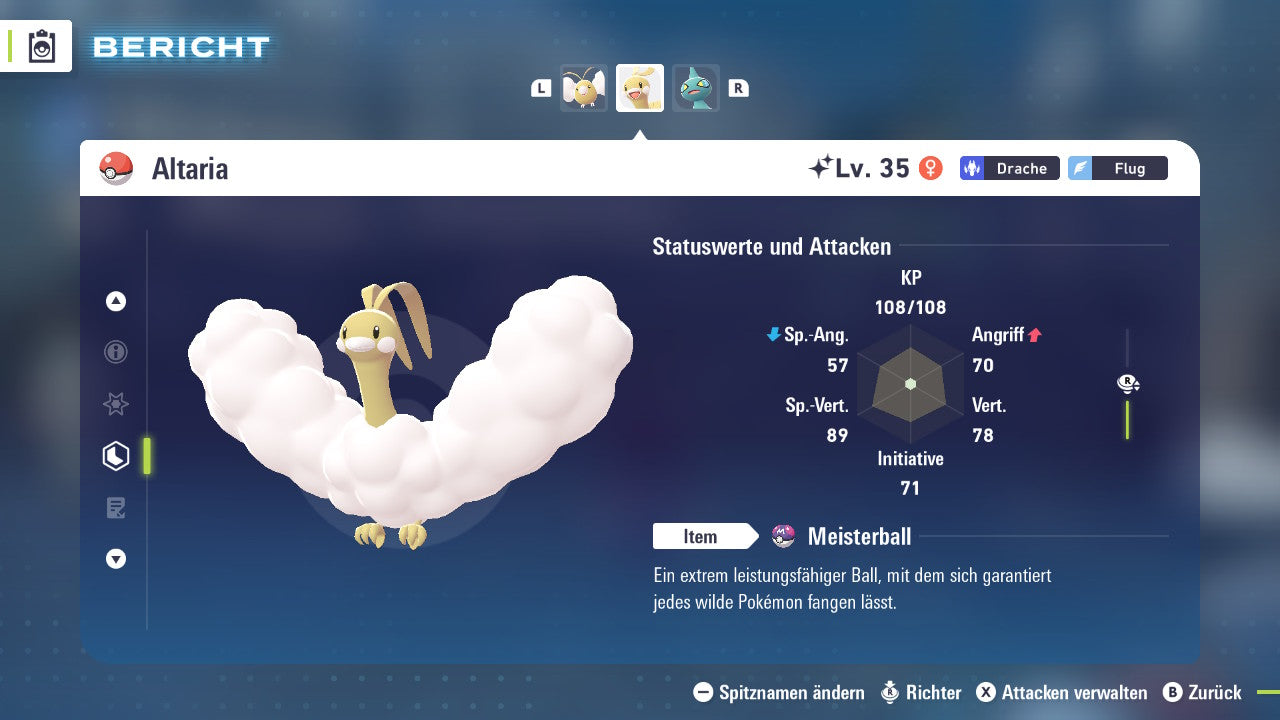The width and height of the screenshot is (1280, 720).
Task: Open the clipboard Bericht icon
Action: click(x=40, y=46)
